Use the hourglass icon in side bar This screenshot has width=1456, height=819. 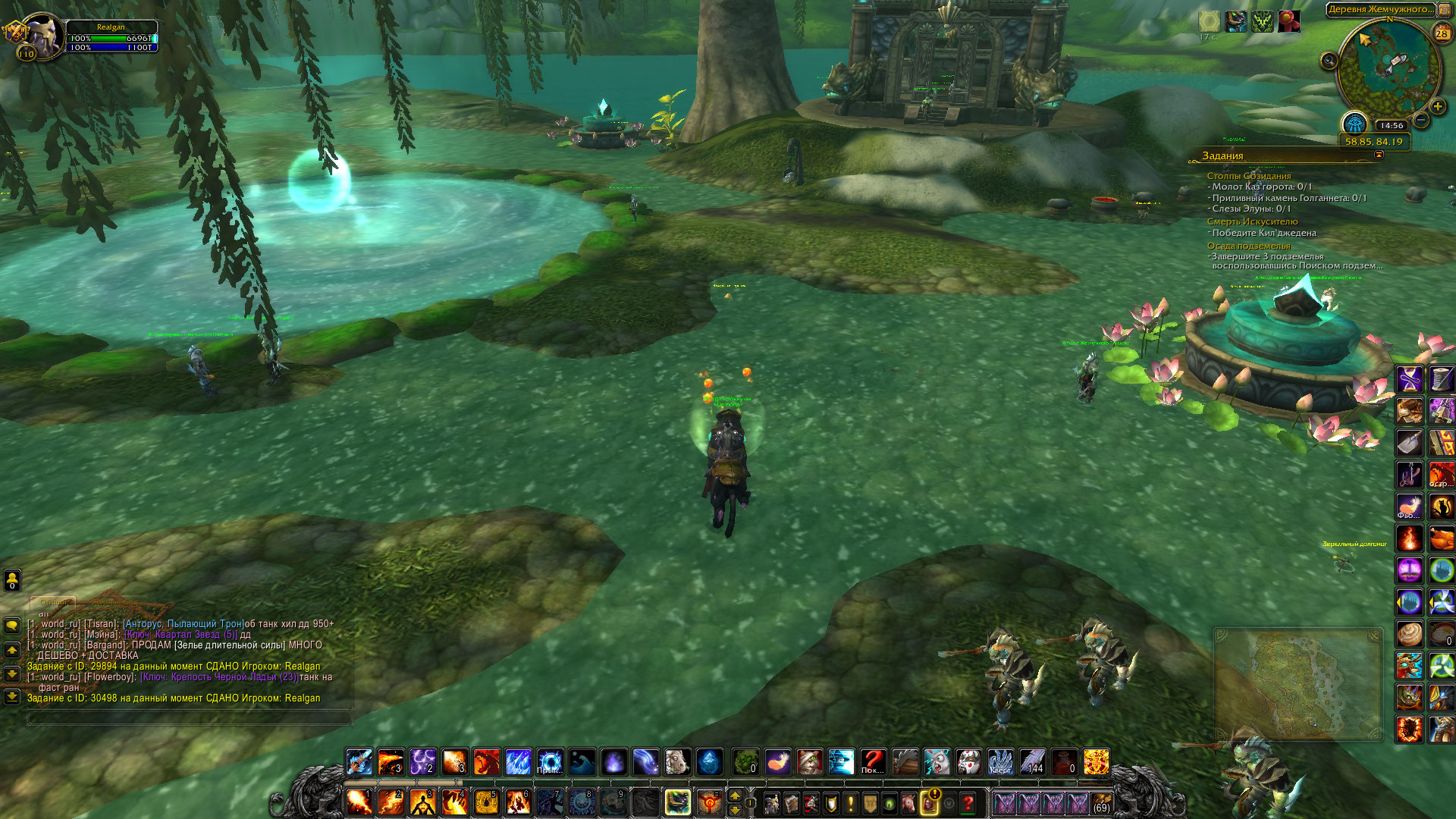1410,378
